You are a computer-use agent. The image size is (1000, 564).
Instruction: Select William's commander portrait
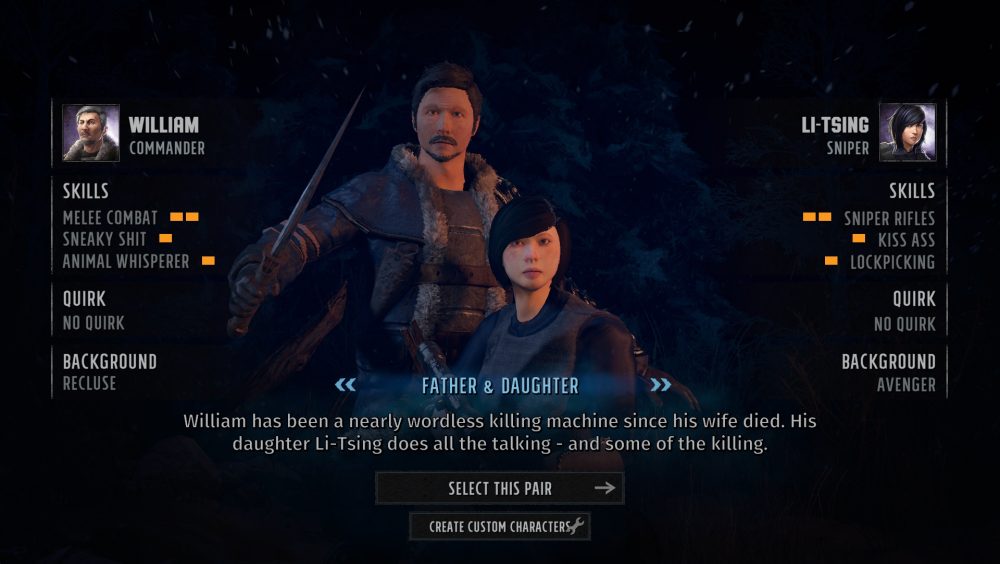pos(91,133)
